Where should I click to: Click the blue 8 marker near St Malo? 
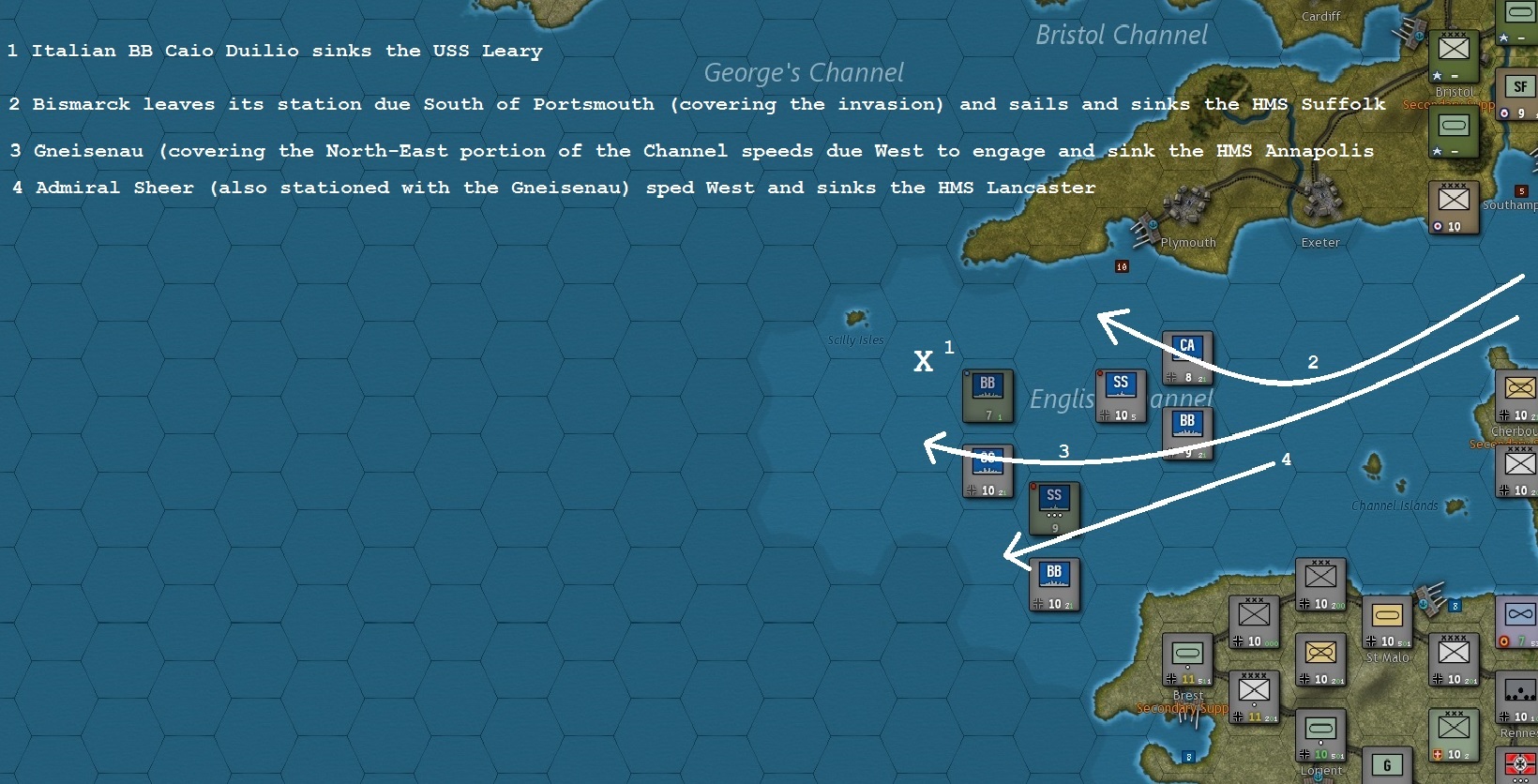coord(1455,607)
